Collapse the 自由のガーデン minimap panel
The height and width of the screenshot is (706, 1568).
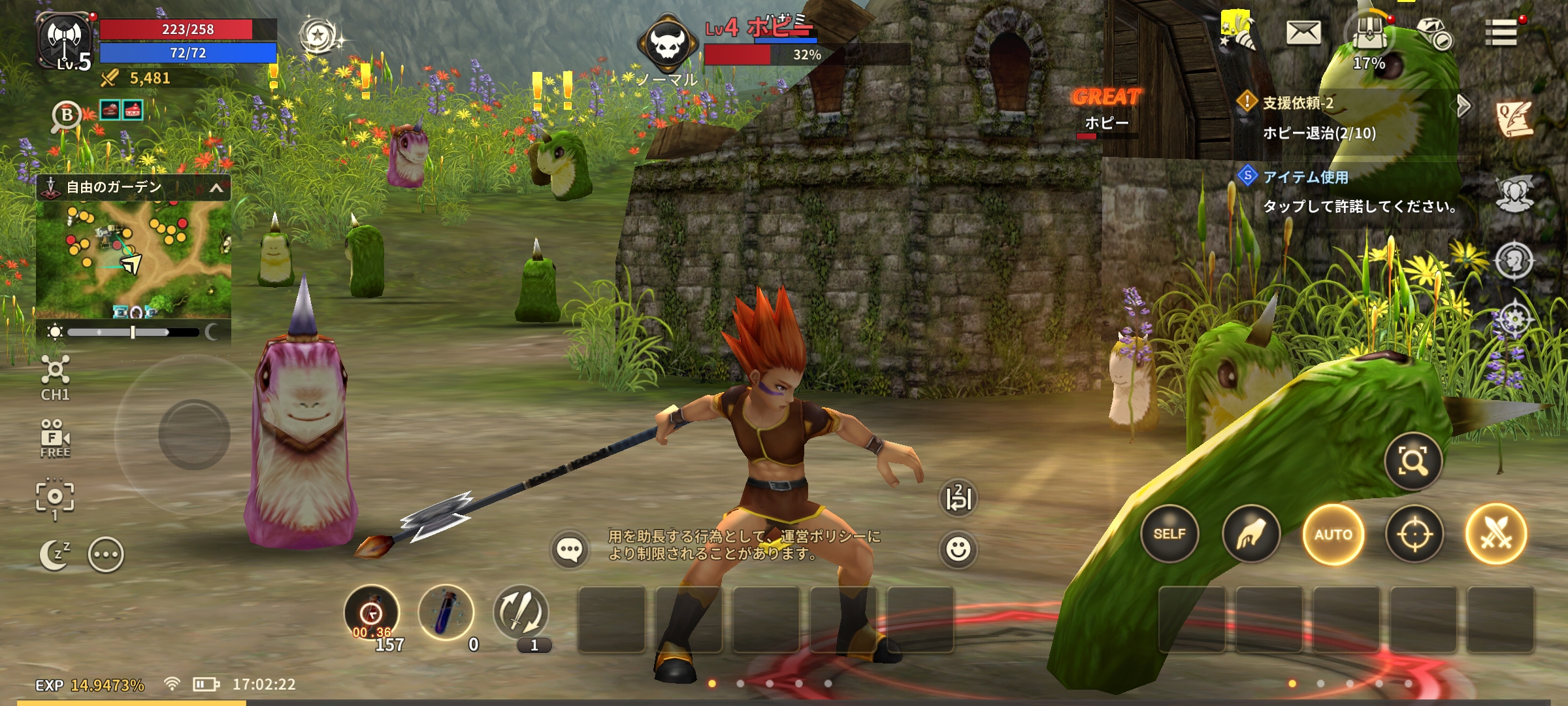pos(216,188)
